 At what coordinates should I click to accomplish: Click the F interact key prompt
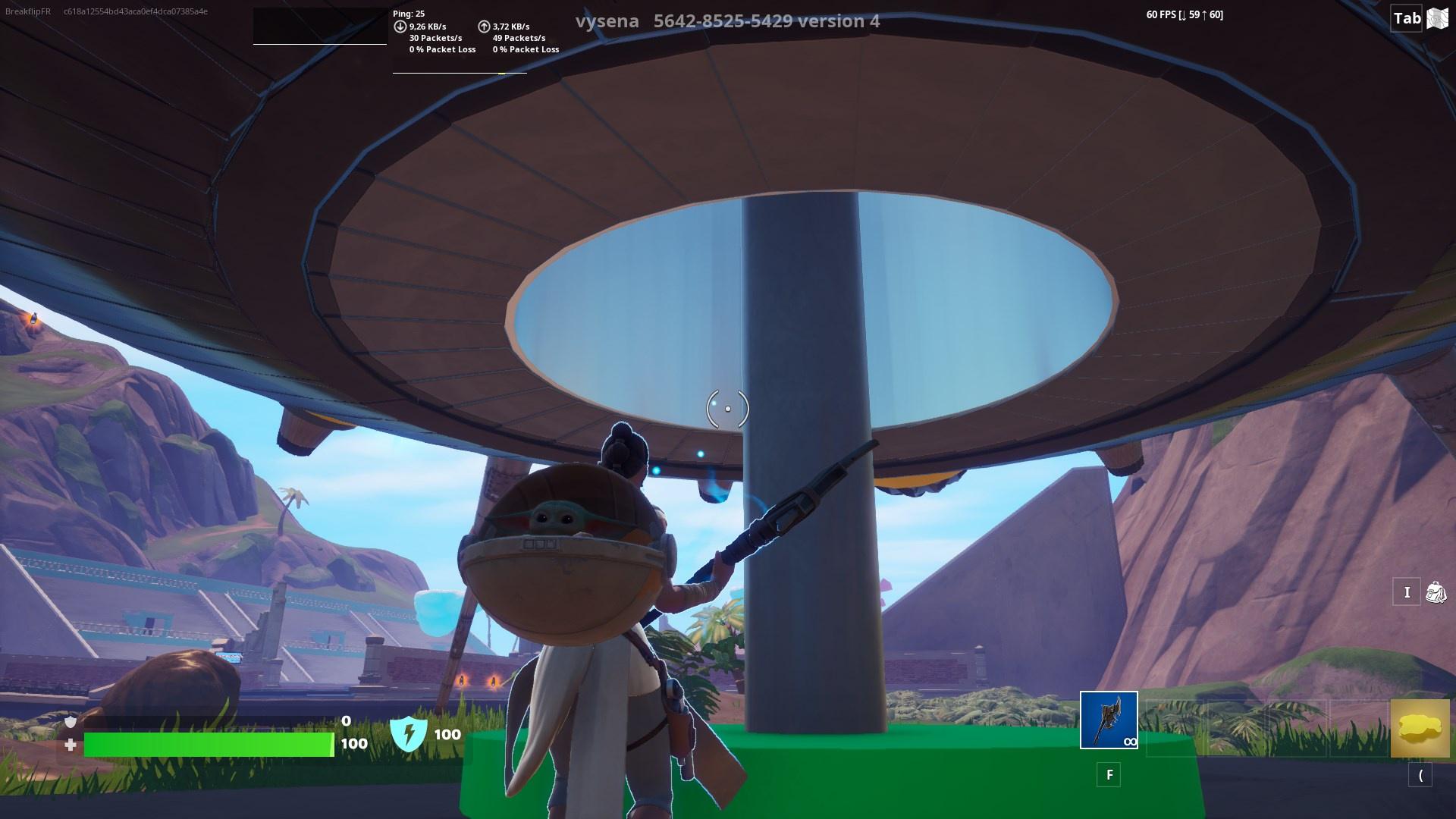[x=1109, y=776]
